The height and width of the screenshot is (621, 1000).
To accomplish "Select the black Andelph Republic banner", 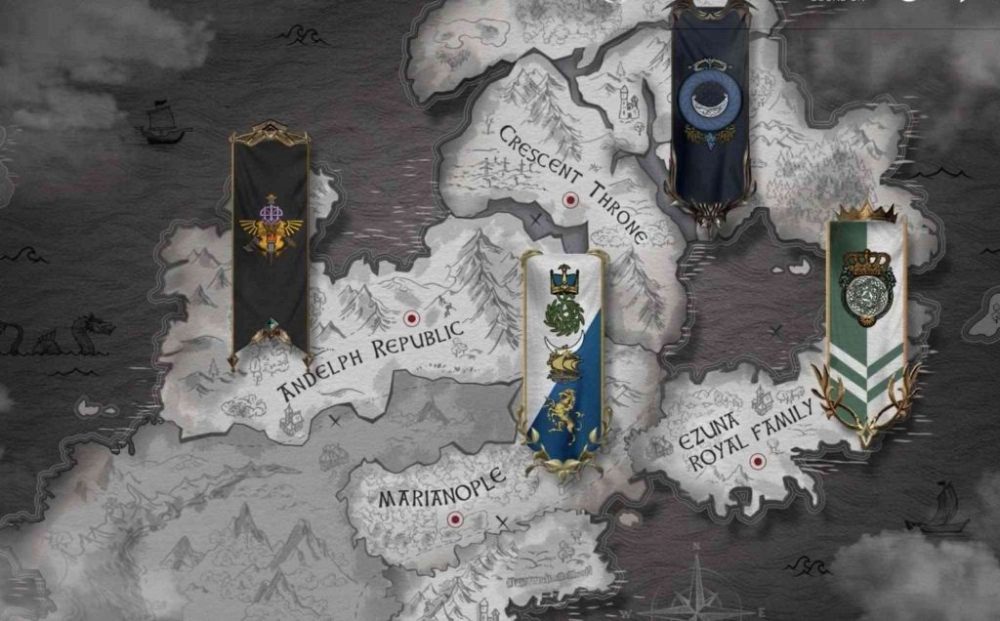I will 270,245.
